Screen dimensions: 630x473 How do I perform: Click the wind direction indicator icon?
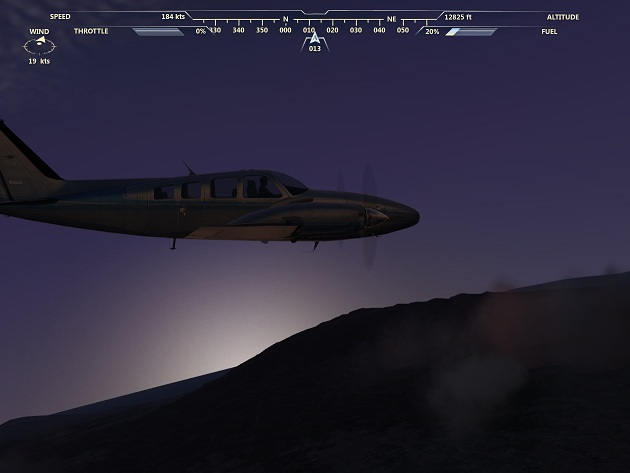tap(39, 45)
